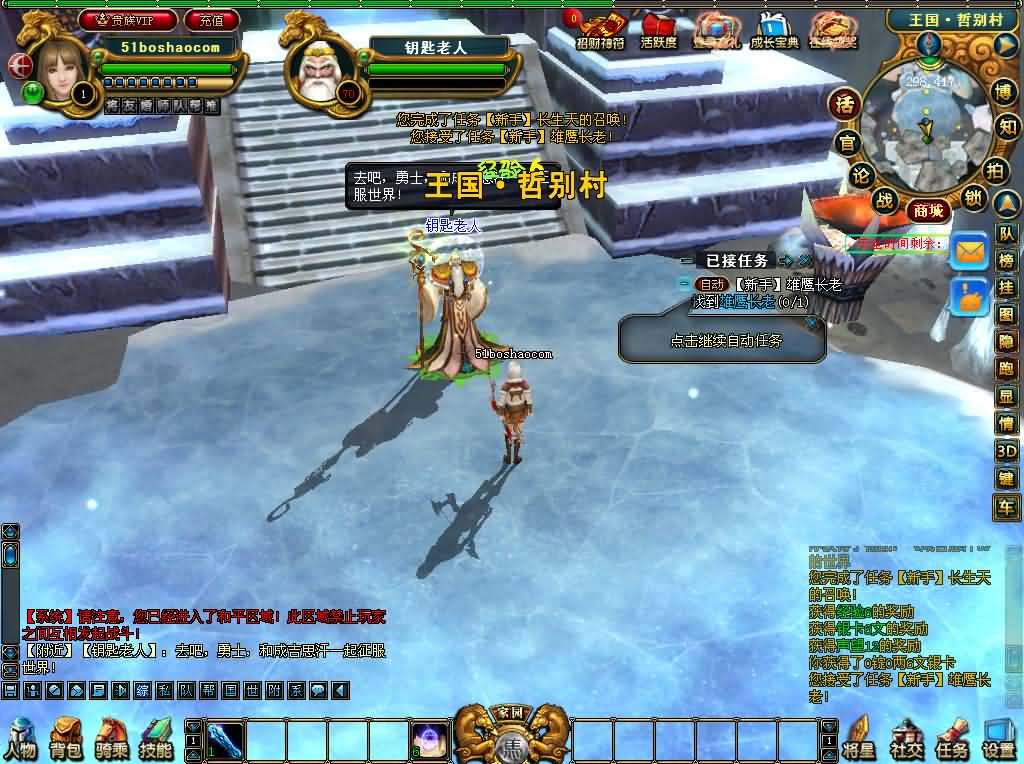
Task: Click 点击继续自动任务 to continue auto quest
Action: click(726, 340)
